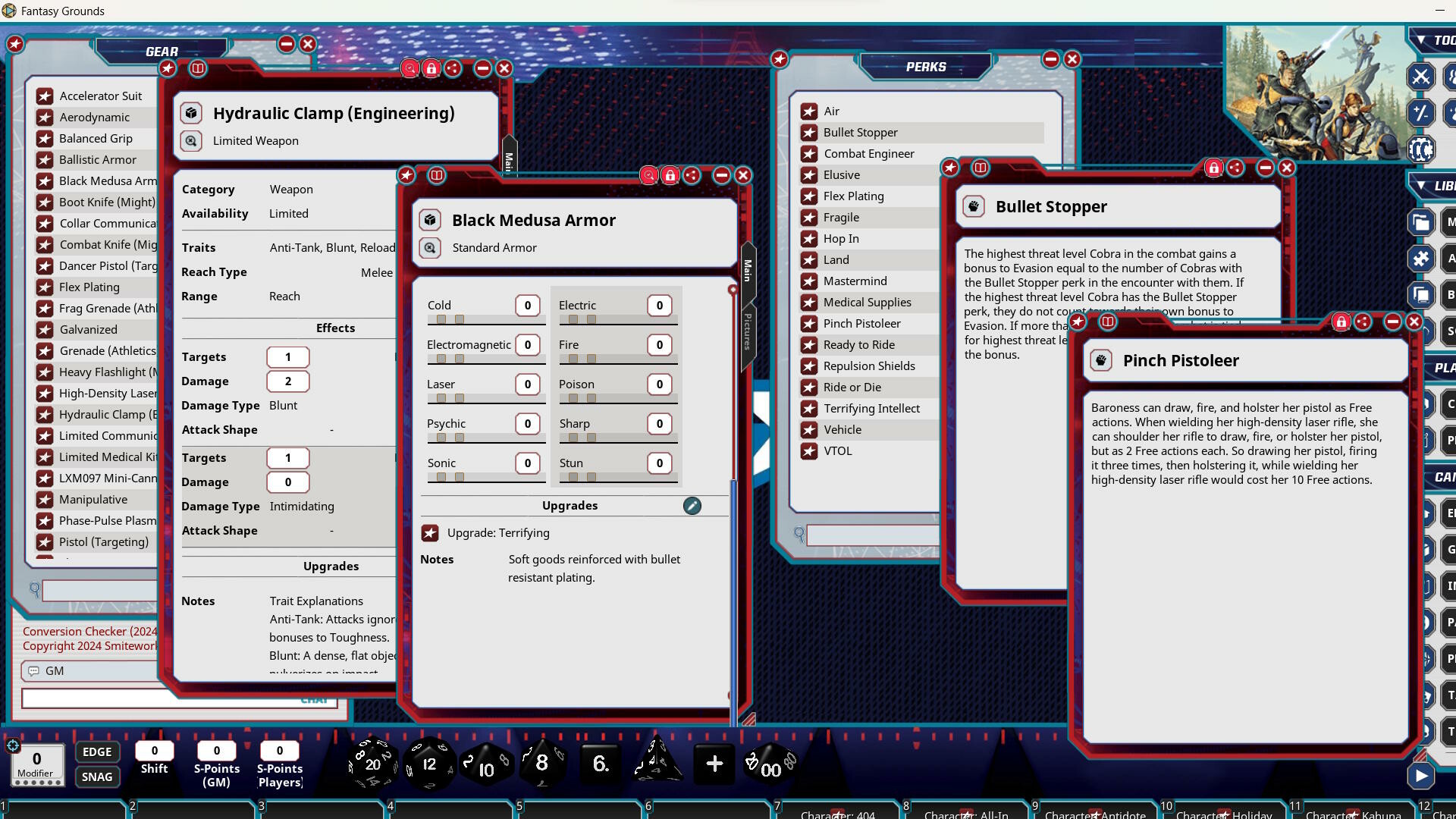Image resolution: width=1456 pixels, height=819 pixels.
Task: Select the Bullet Stopper perk entry
Action: tap(859, 132)
